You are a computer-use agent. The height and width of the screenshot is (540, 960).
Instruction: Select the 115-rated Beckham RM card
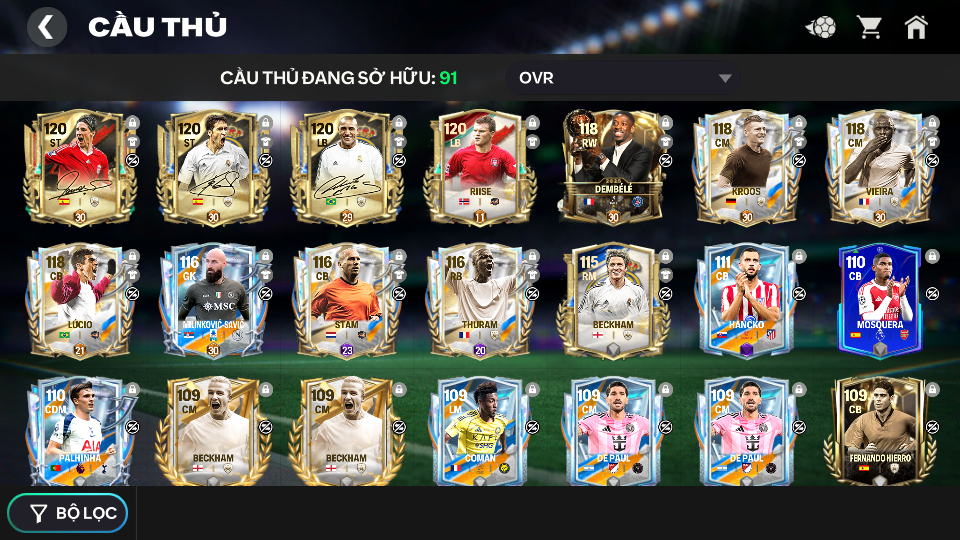point(613,300)
